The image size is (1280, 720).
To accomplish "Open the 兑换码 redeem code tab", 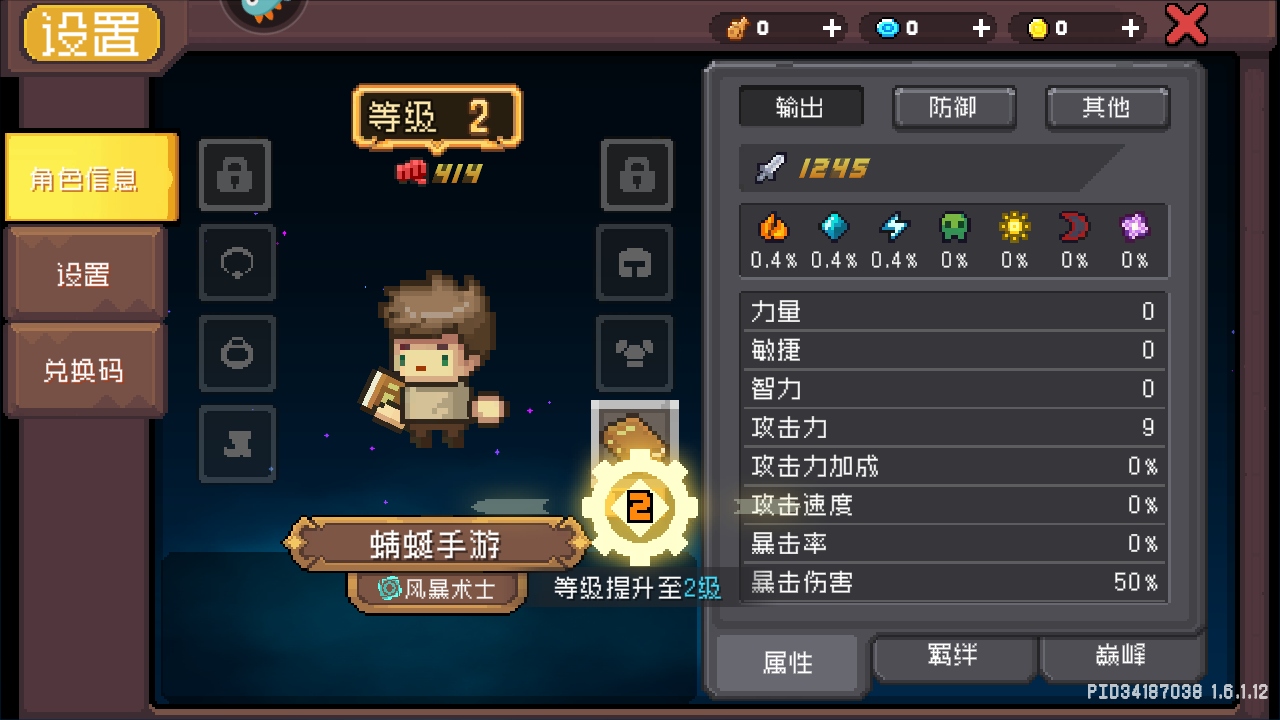I will coord(84,369).
